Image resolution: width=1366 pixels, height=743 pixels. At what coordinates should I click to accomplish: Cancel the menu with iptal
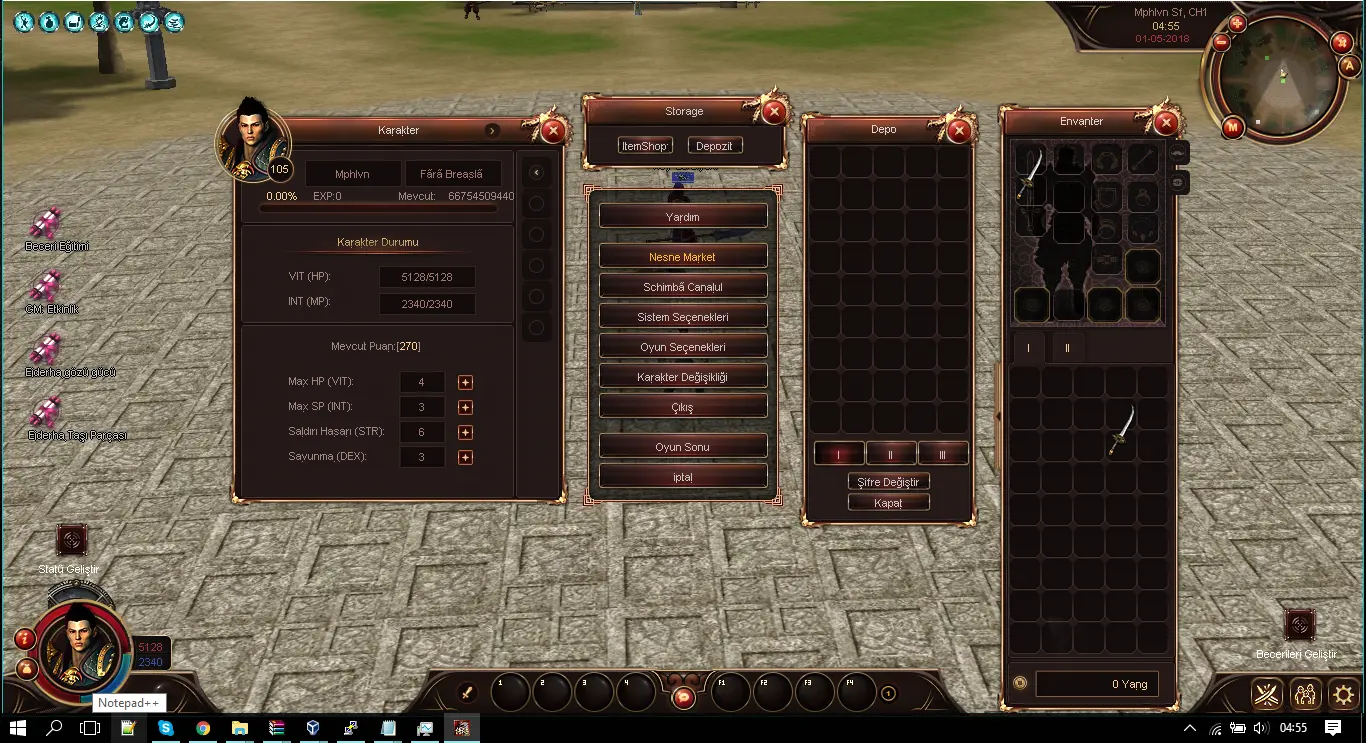coord(683,477)
